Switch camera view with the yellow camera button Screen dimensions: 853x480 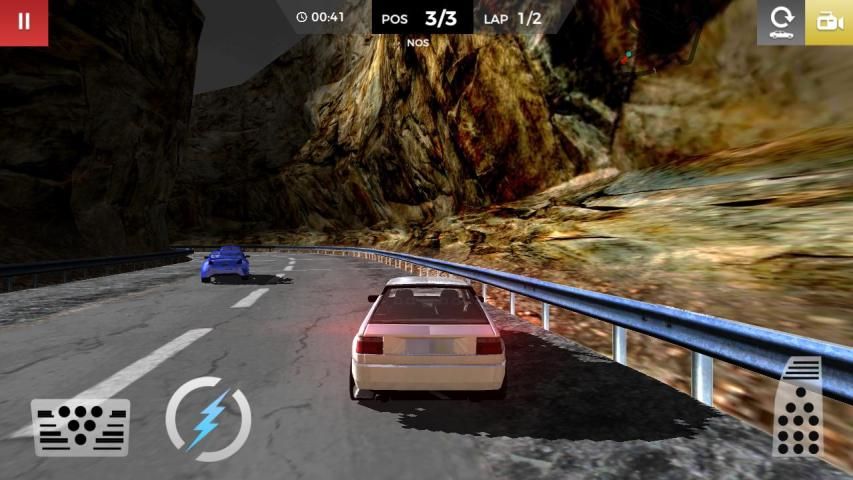(x=829, y=23)
